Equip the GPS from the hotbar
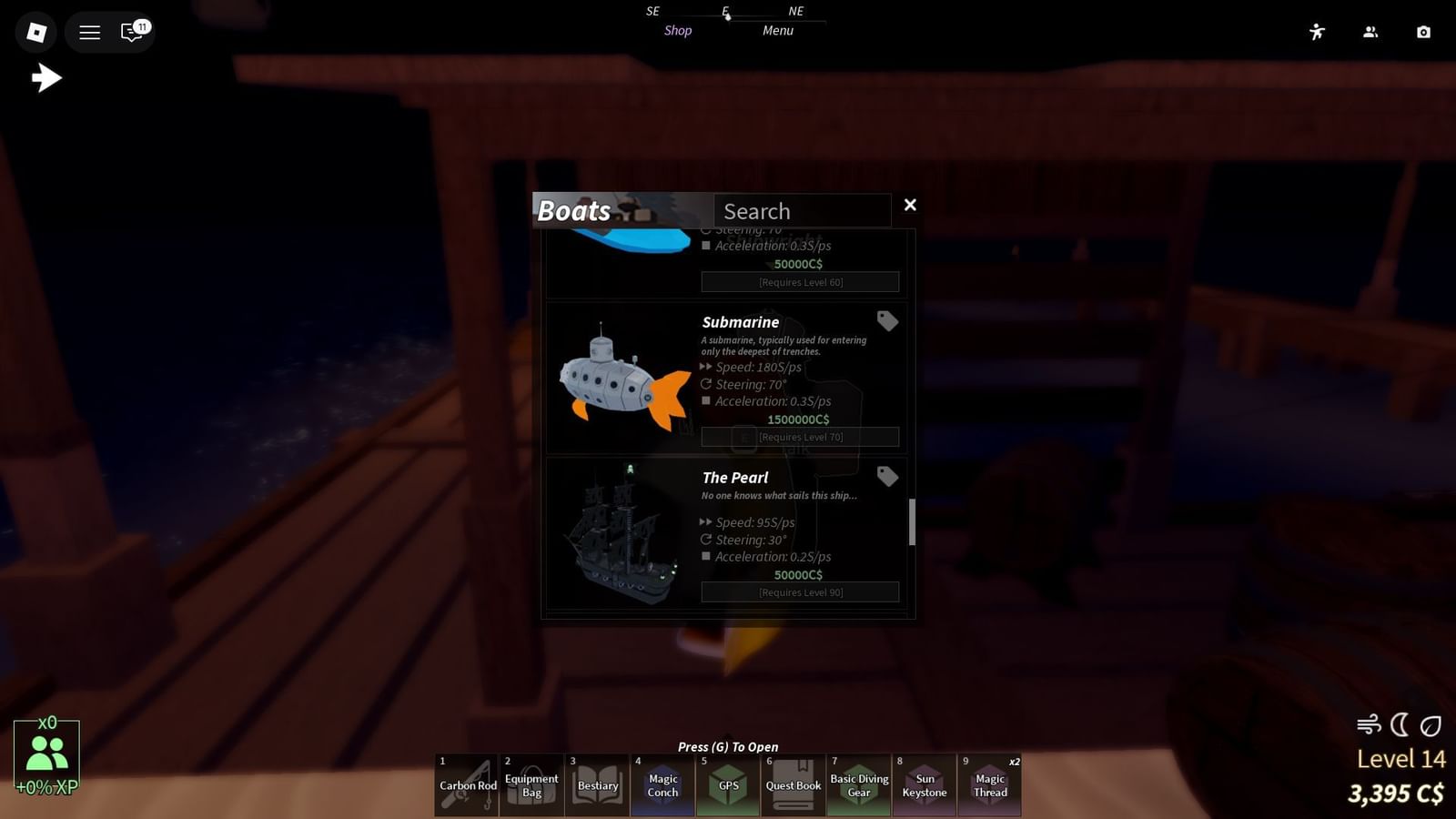The image size is (1456, 819). pyautogui.click(x=727, y=784)
